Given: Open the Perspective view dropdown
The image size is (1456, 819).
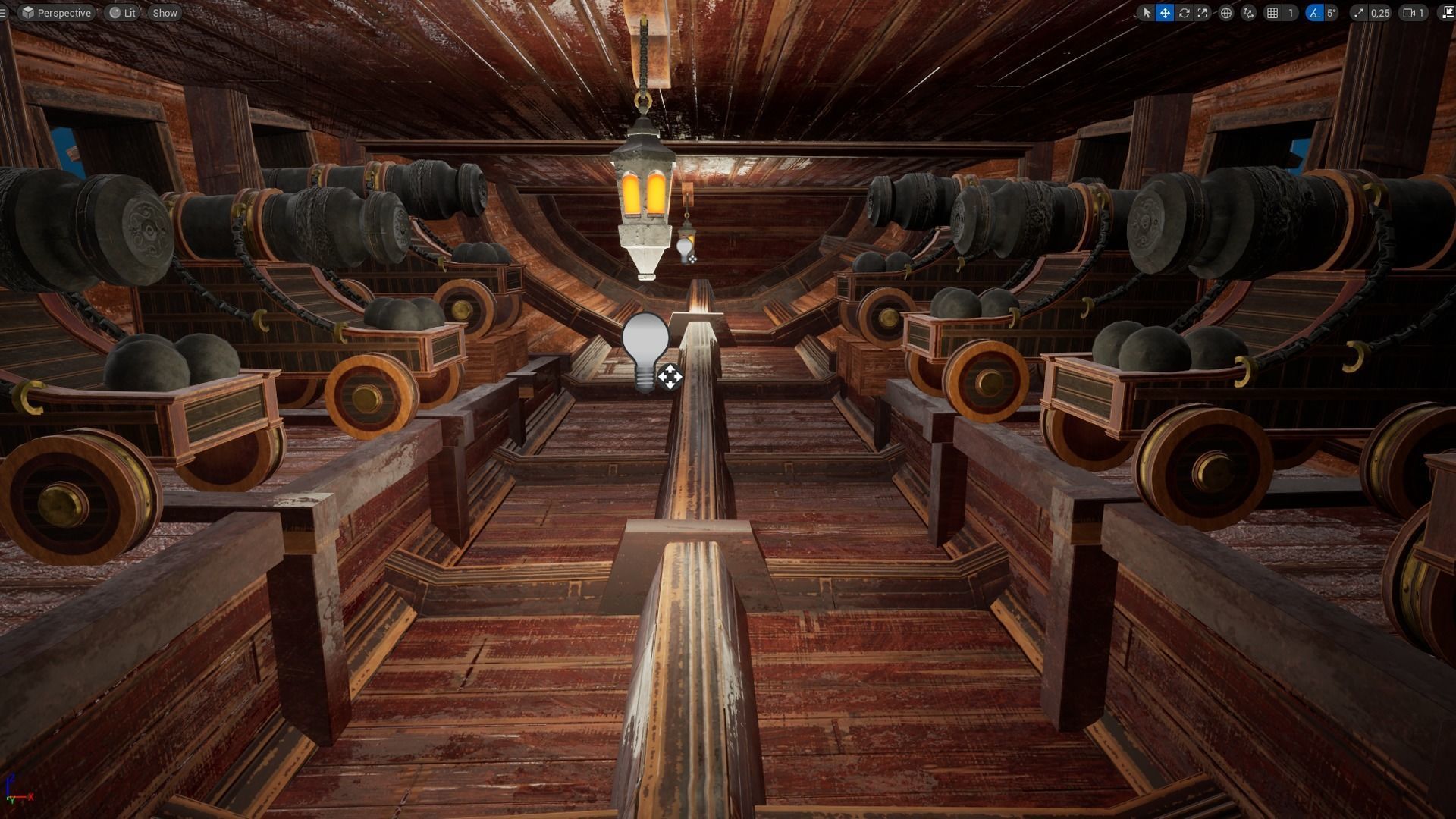Looking at the screenshot, I should (56, 13).
